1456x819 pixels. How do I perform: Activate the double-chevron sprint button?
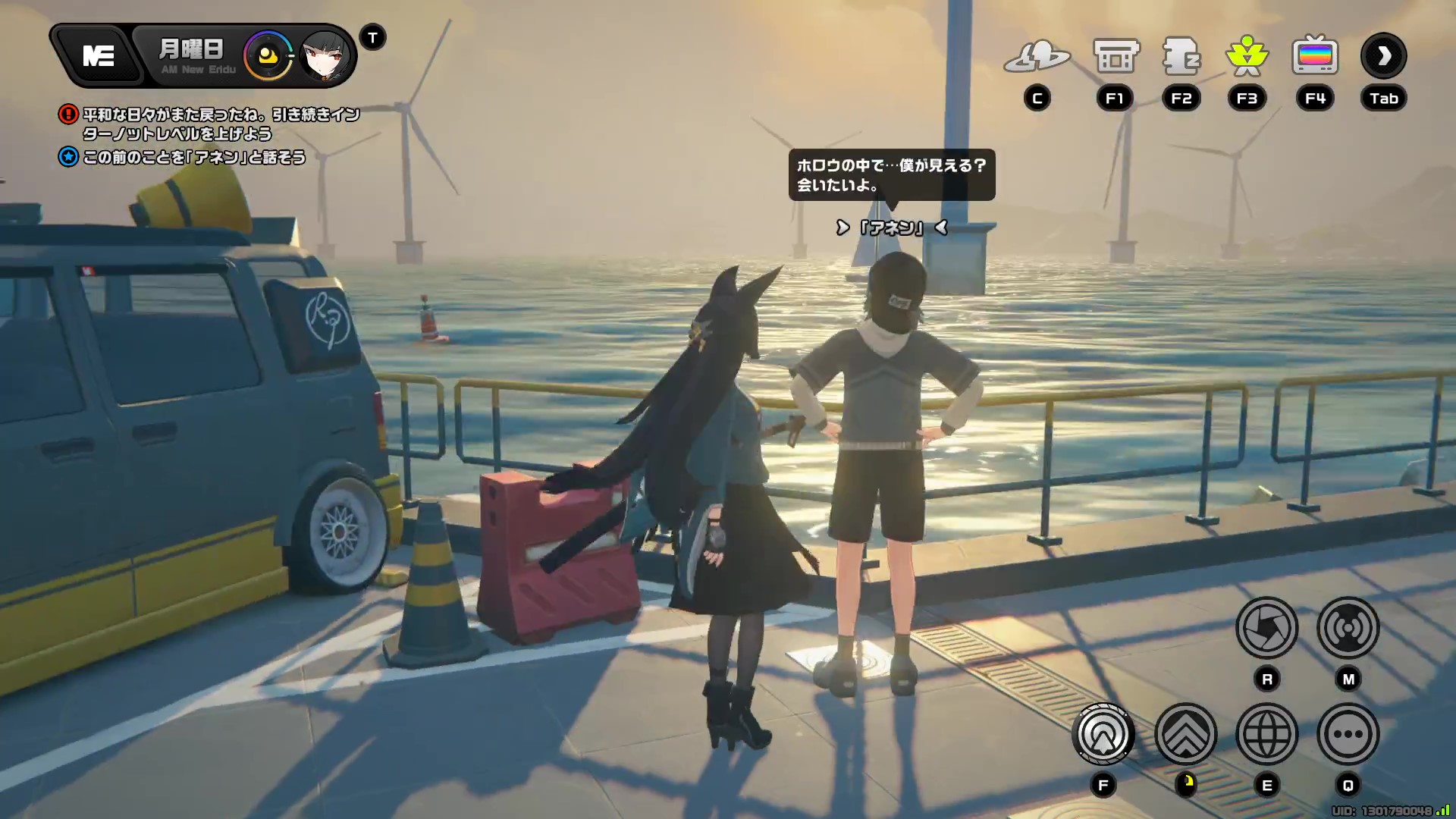[x=1185, y=734]
